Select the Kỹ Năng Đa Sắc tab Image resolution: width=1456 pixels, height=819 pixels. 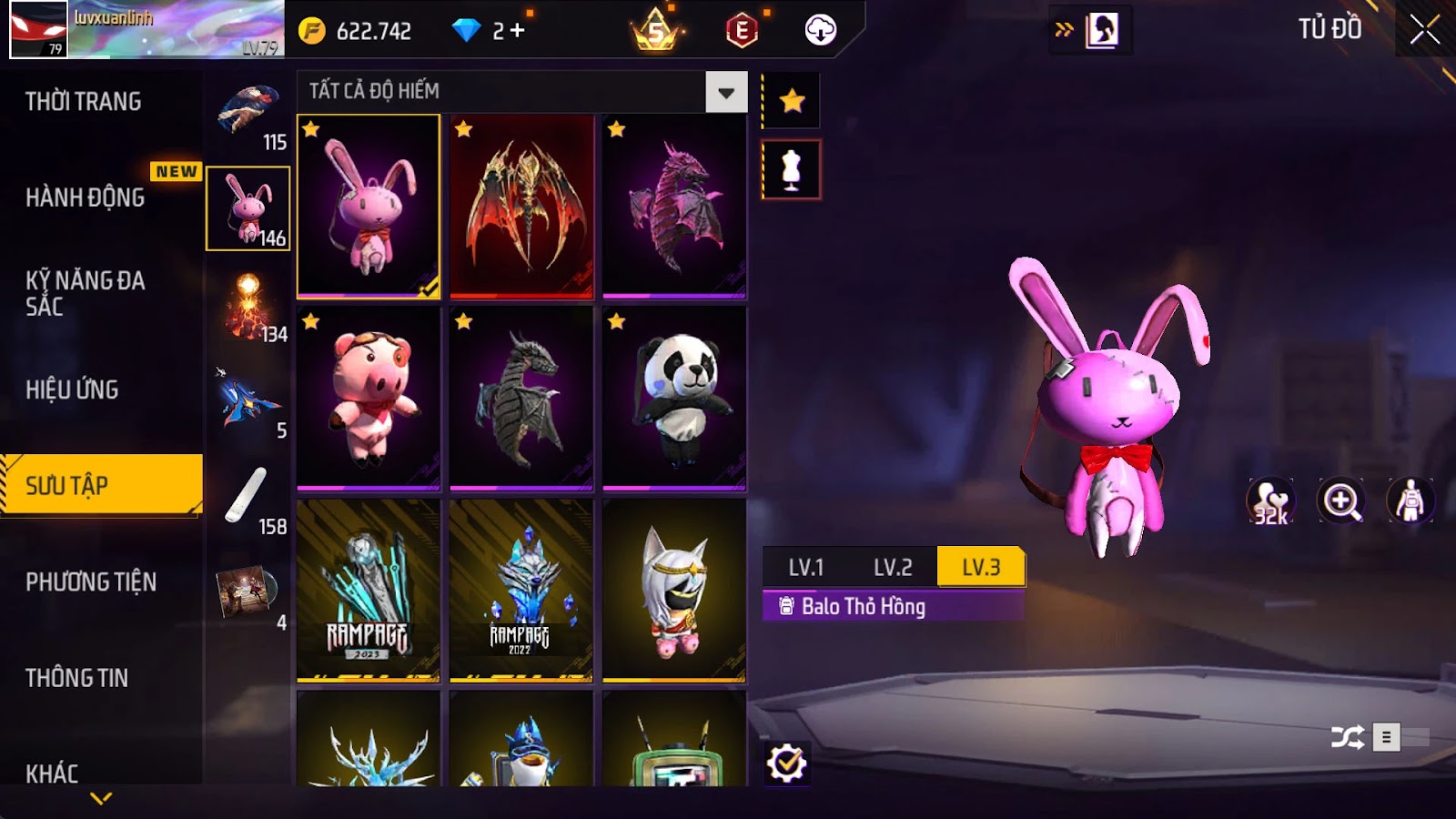(x=86, y=293)
